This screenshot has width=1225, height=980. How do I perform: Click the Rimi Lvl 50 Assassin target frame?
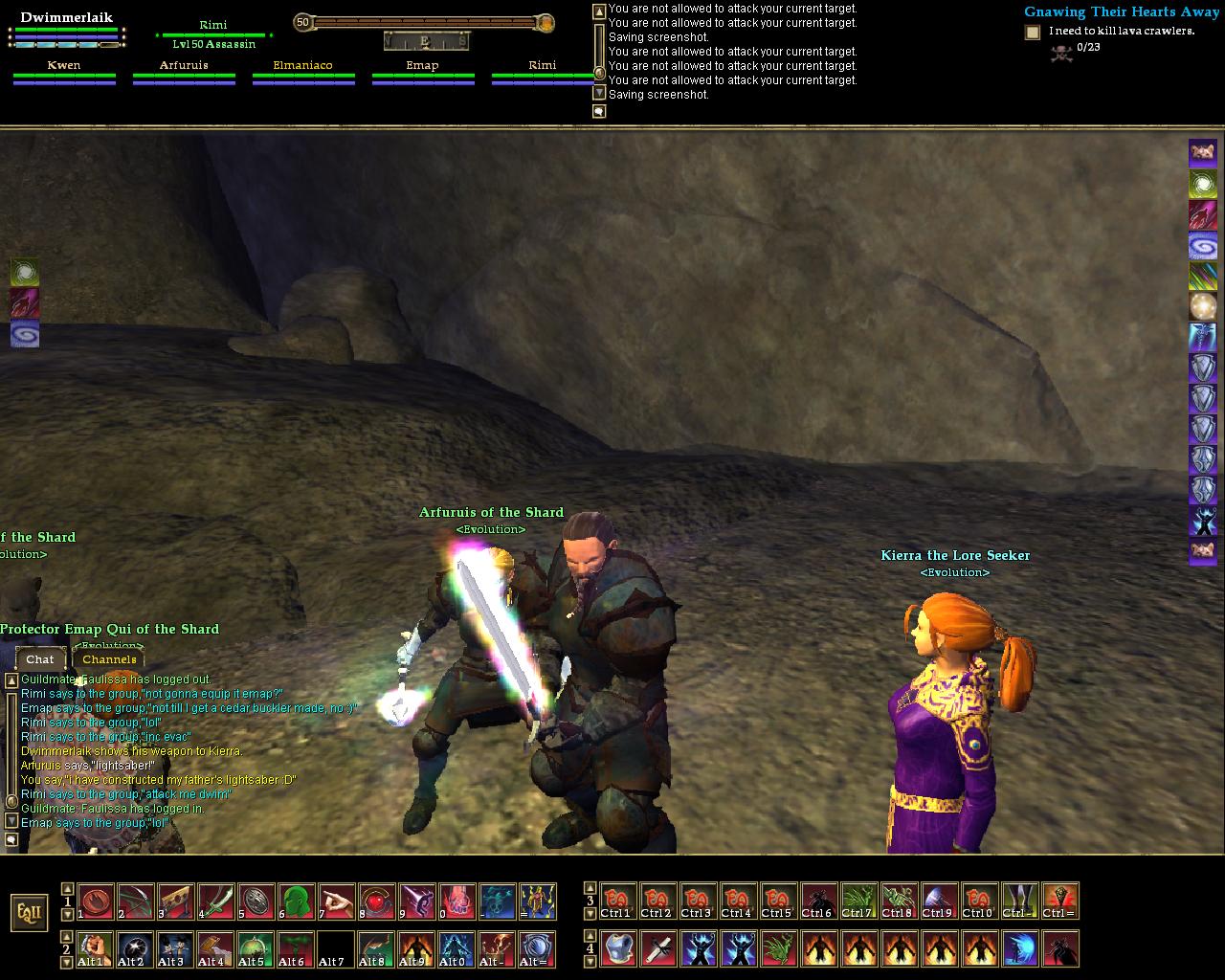[213, 34]
